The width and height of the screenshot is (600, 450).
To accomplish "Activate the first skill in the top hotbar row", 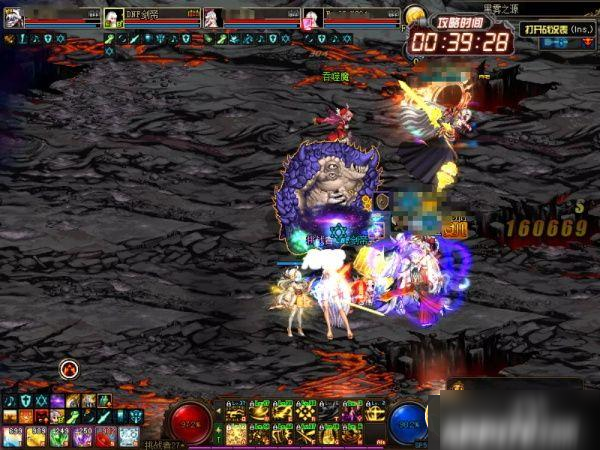I will tap(236, 410).
